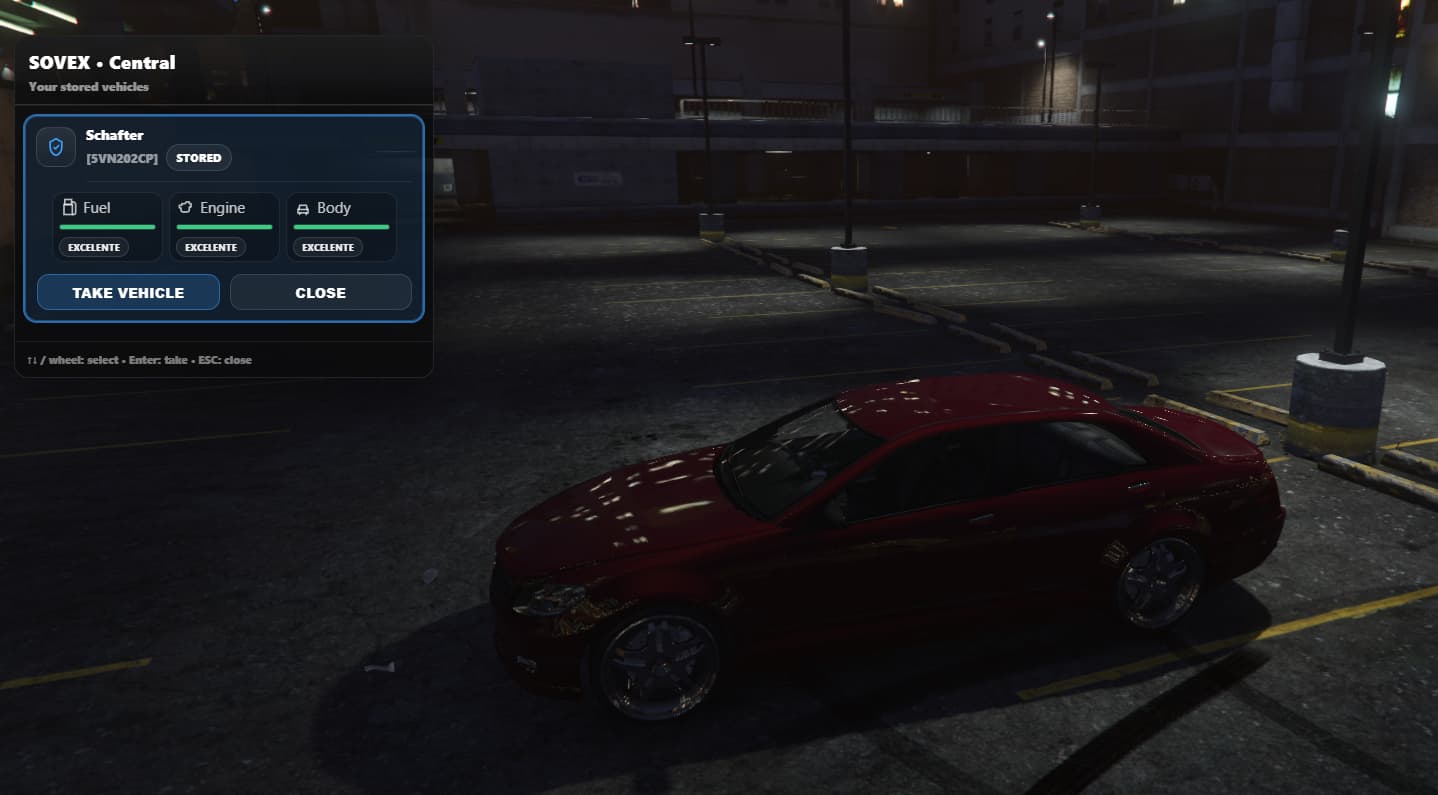Close the garage vehicle menu
Viewport: 1438px width, 795px height.
320,292
